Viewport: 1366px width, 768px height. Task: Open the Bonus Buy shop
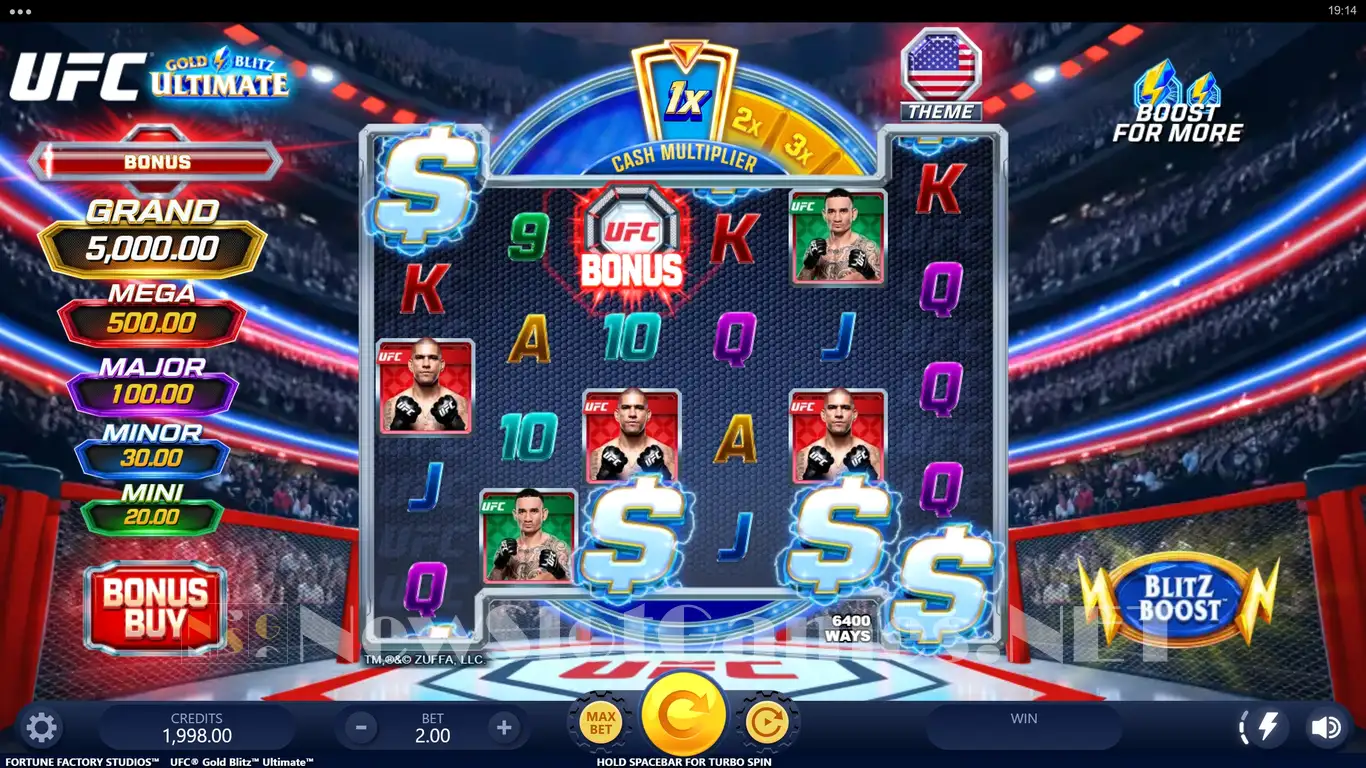[x=155, y=607]
